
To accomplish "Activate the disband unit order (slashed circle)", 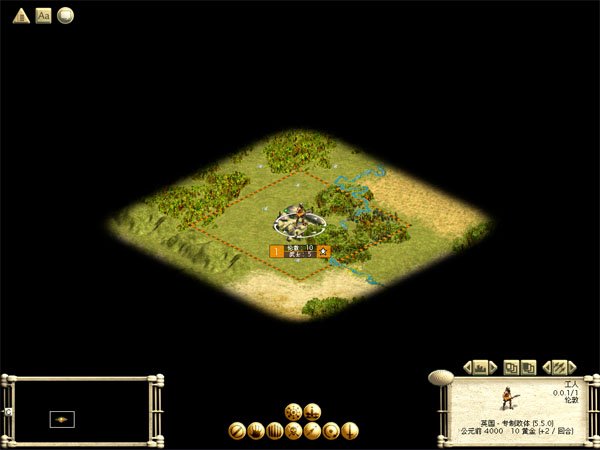I will pos(237,431).
